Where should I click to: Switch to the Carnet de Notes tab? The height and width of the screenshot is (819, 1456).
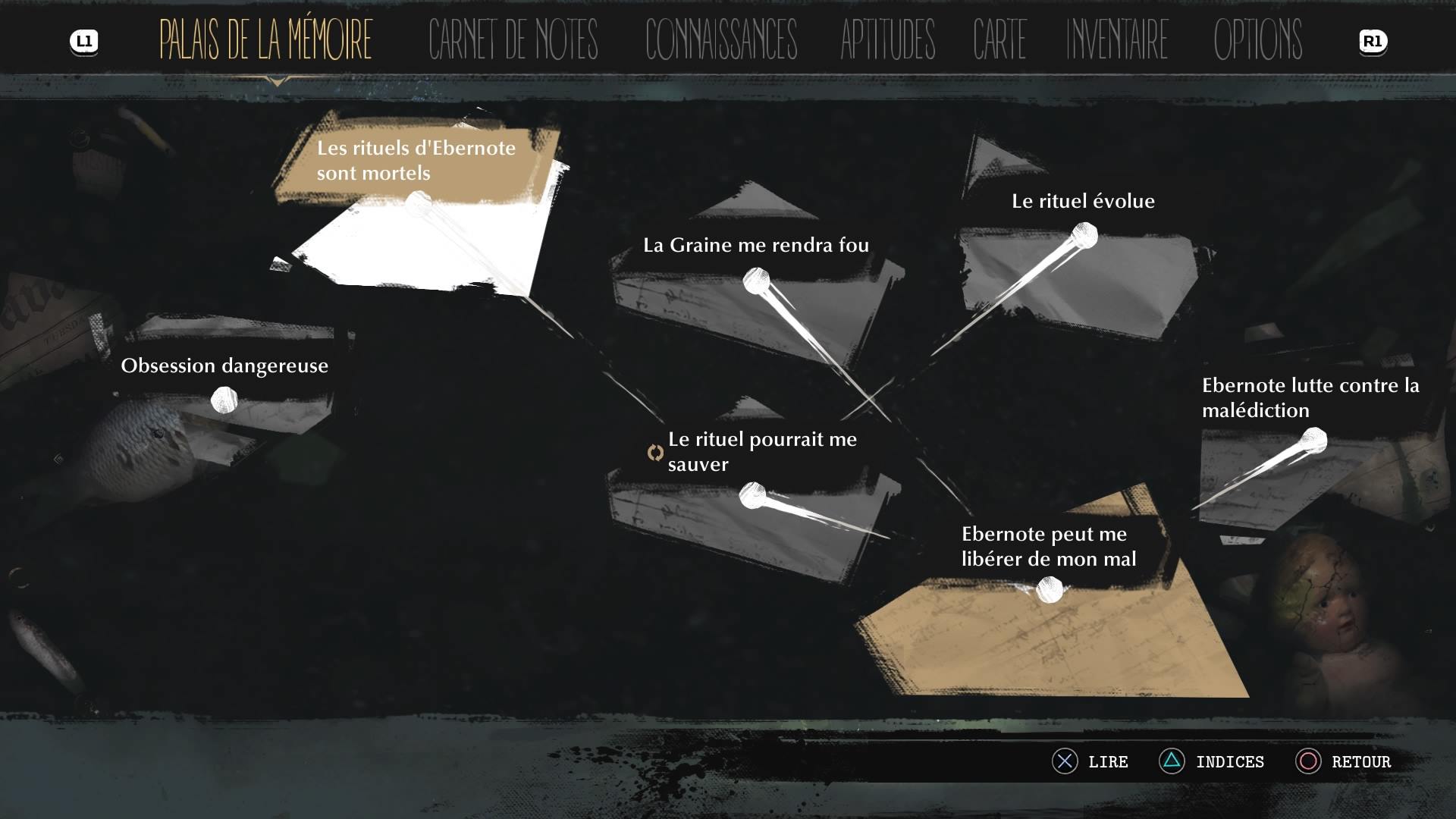(x=513, y=39)
